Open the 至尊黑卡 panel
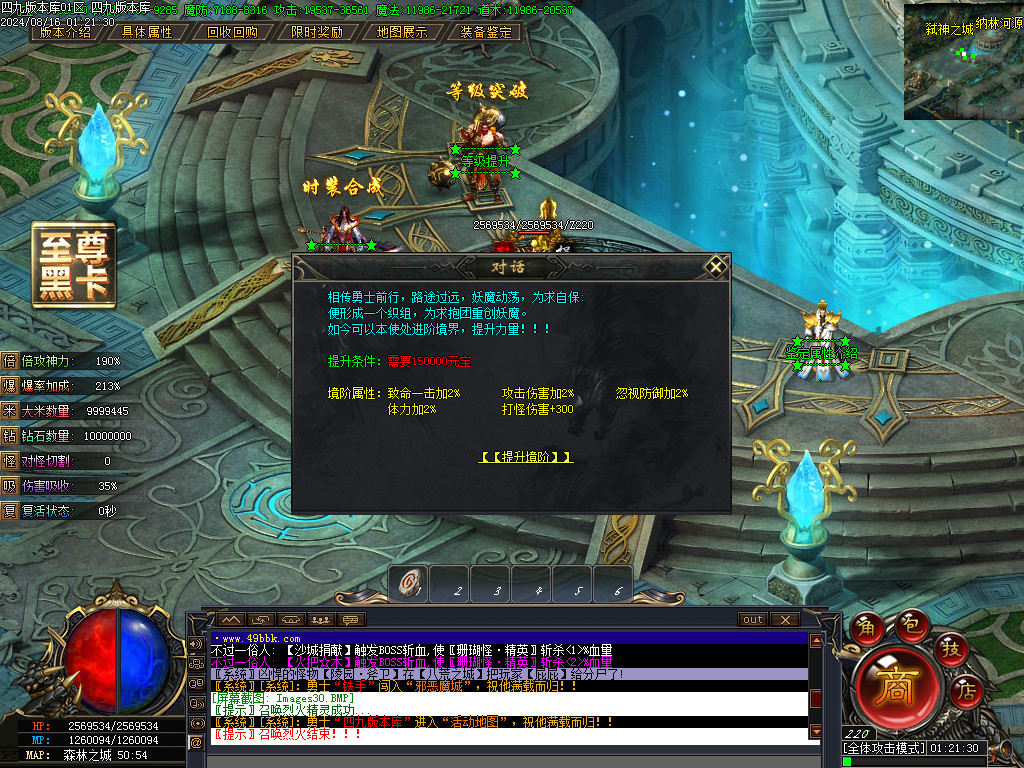 (74, 265)
